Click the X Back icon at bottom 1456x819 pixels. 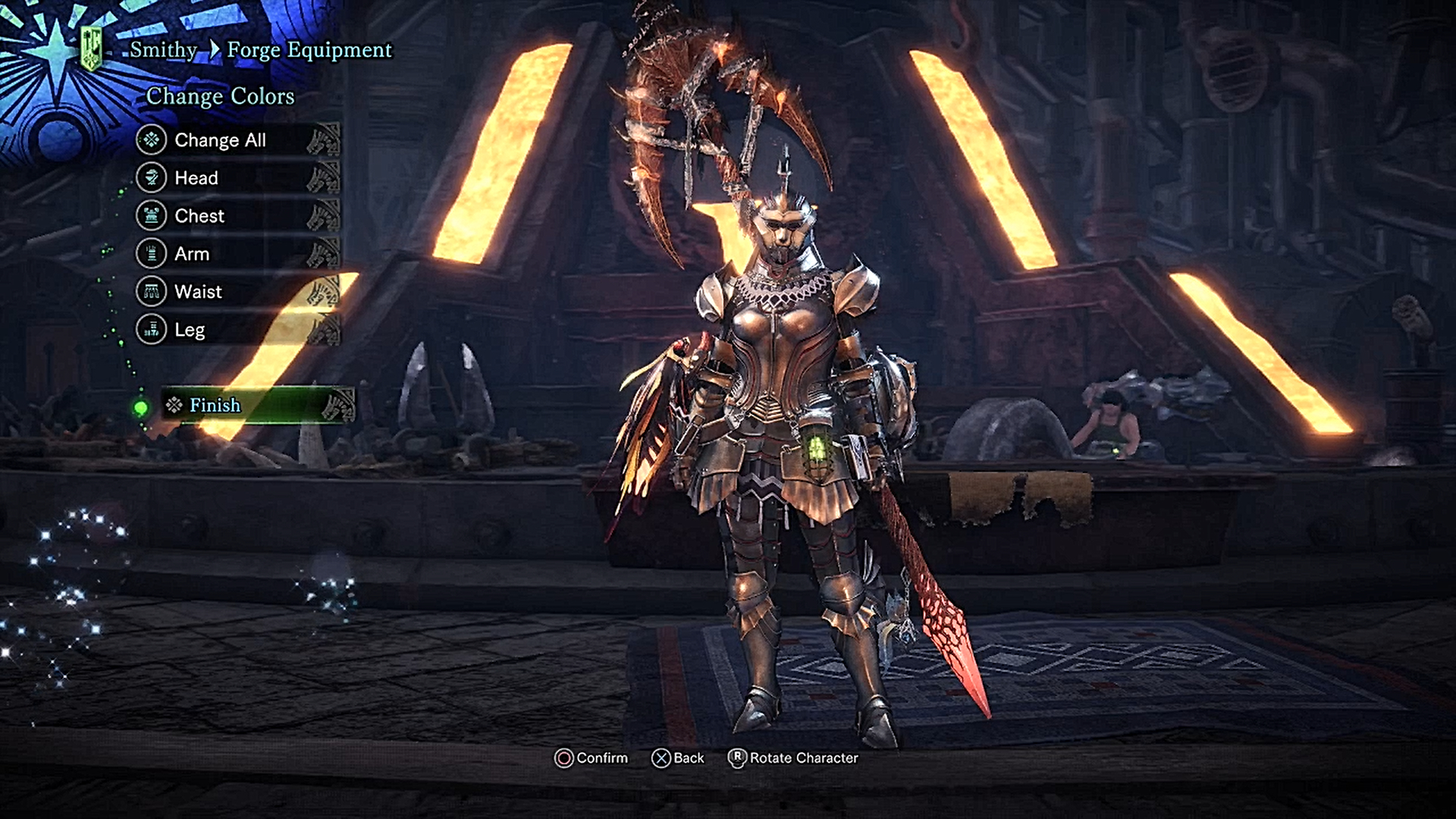[x=662, y=757]
